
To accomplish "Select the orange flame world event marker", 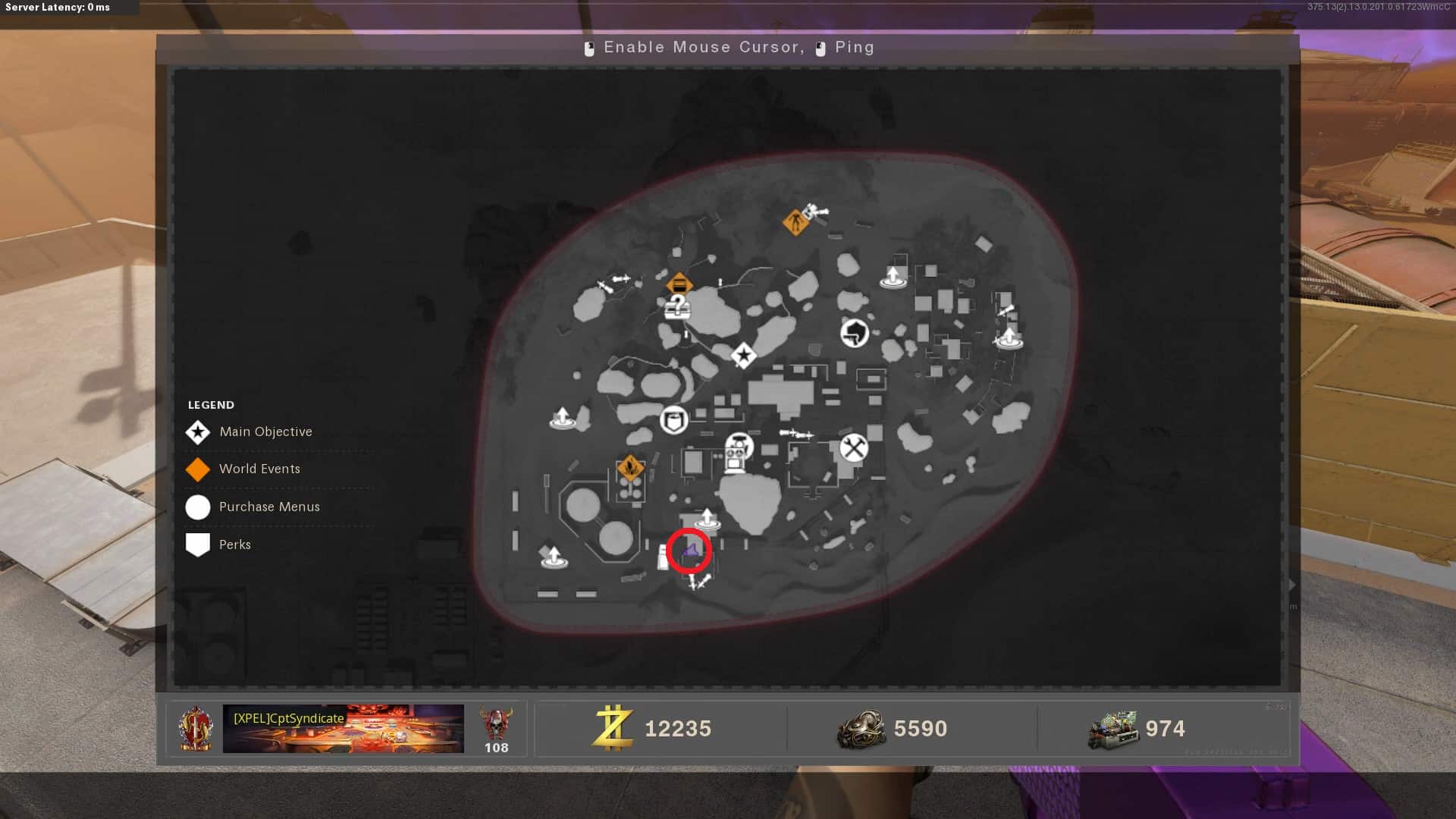I will pos(630,467).
